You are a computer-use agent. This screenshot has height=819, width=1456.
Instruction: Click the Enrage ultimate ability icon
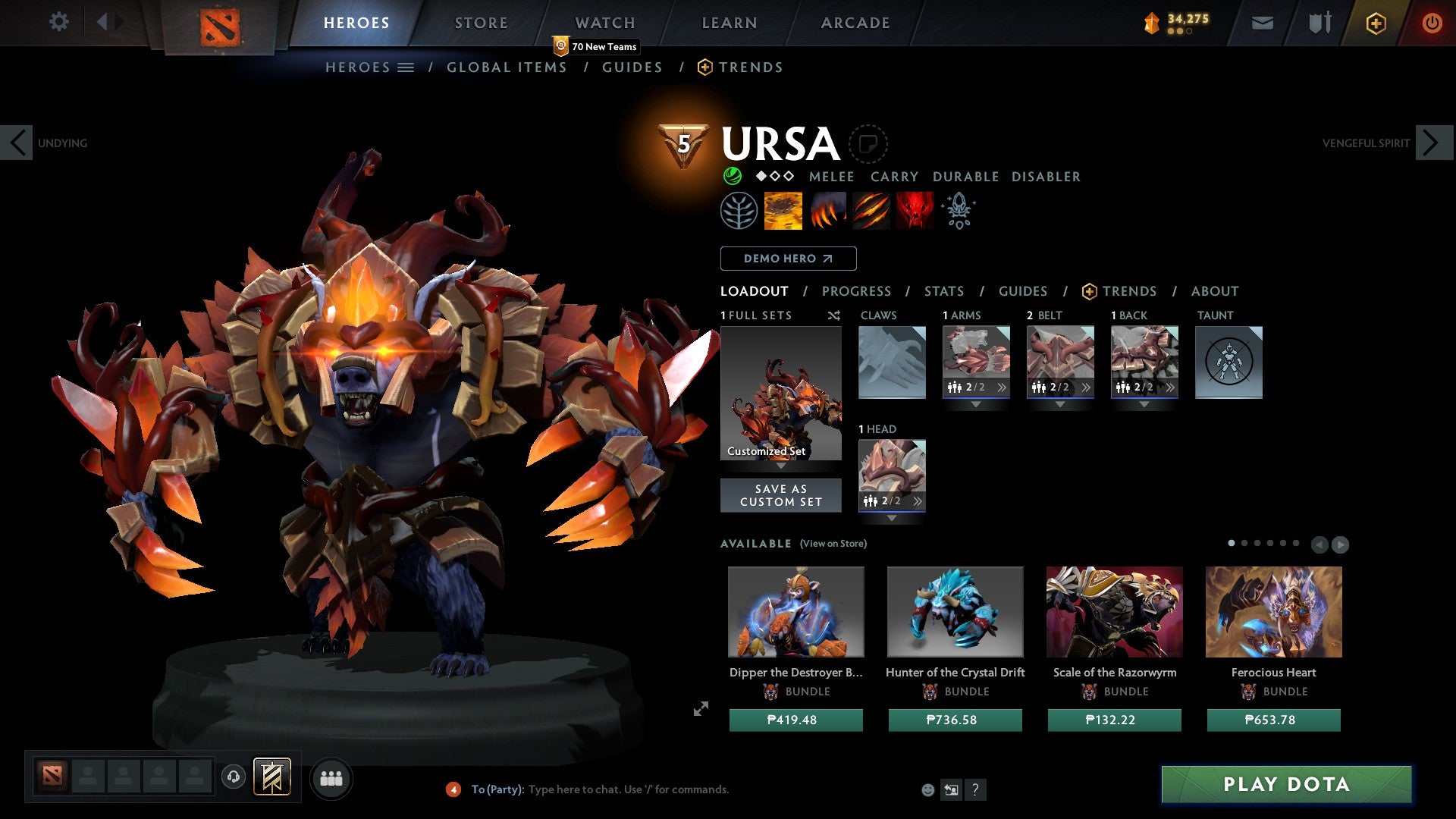click(914, 211)
